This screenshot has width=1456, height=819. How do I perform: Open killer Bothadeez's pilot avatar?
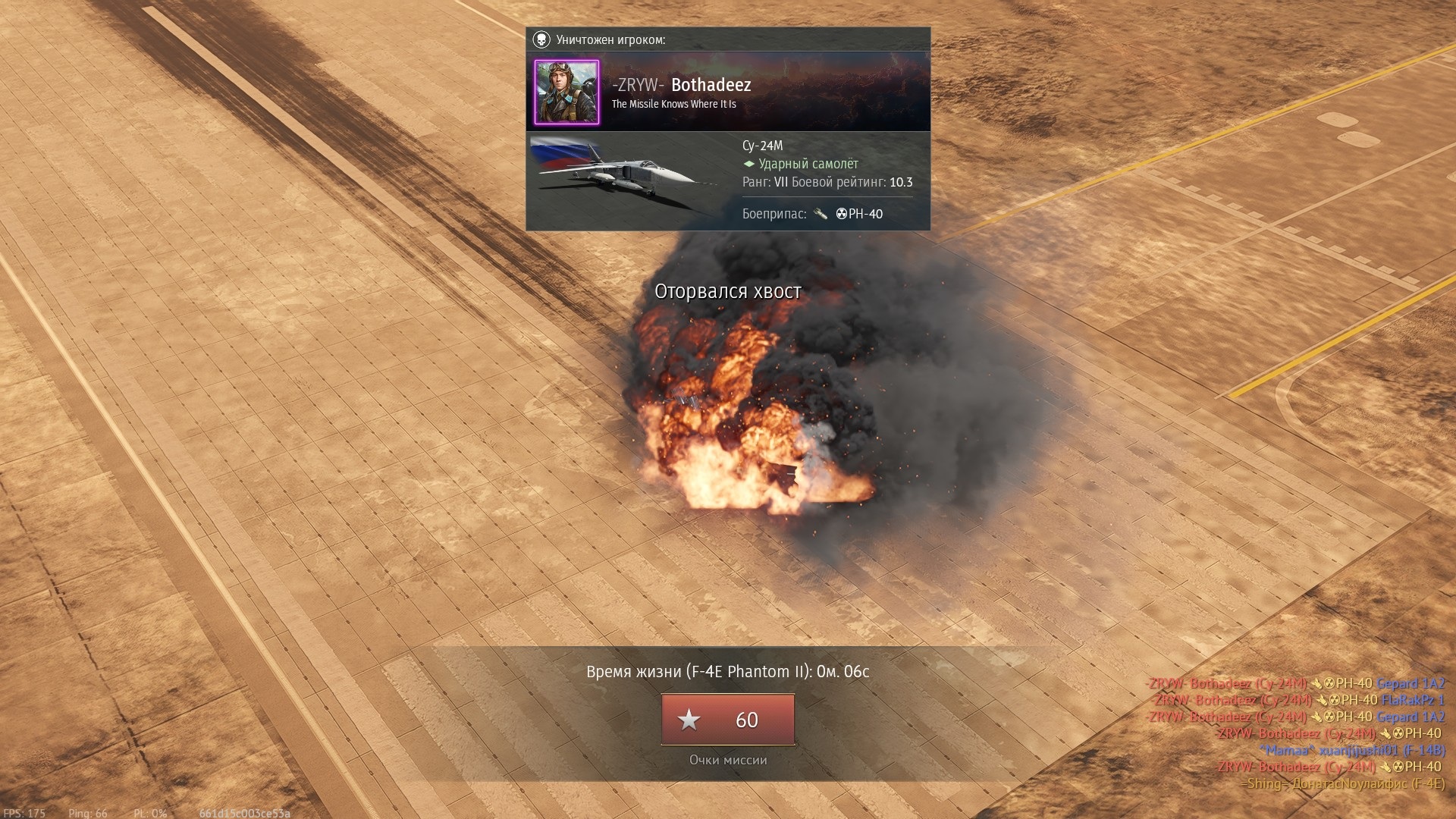pyautogui.click(x=566, y=93)
